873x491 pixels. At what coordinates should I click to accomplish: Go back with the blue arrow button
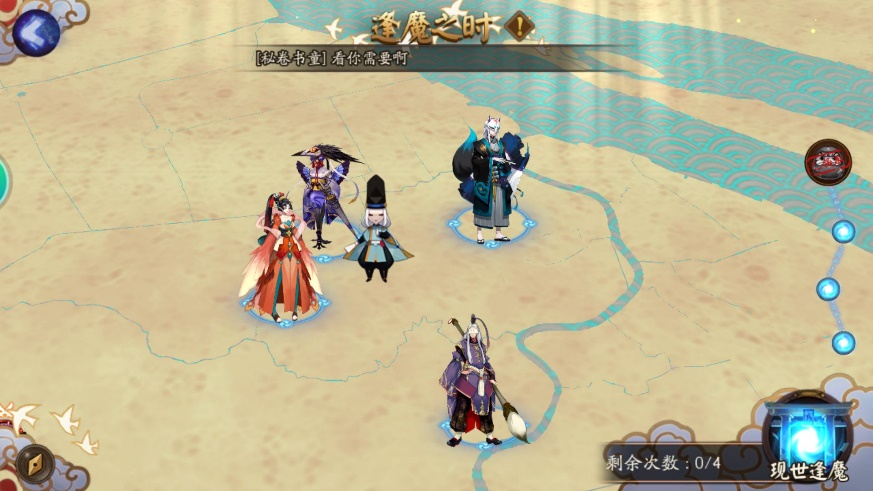pyautogui.click(x=36, y=33)
